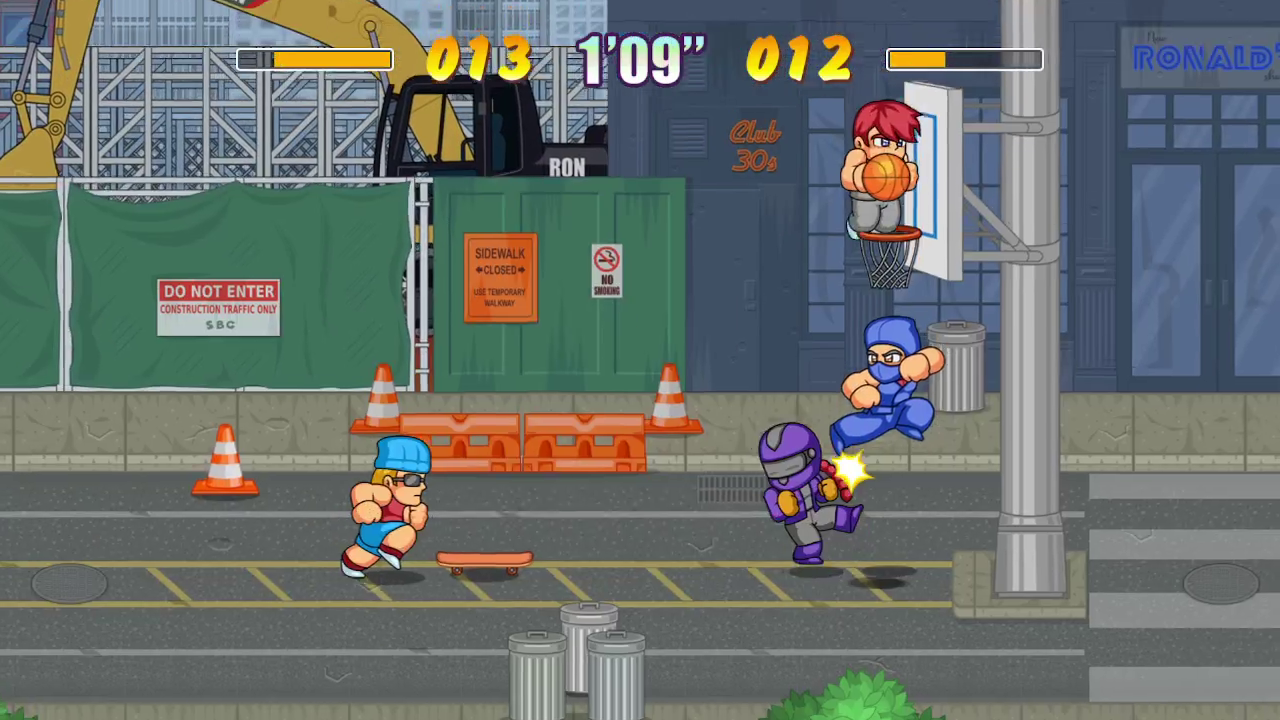1280x720 pixels.
Task: Select the lone traffic cone on the left
Action: 224,460
